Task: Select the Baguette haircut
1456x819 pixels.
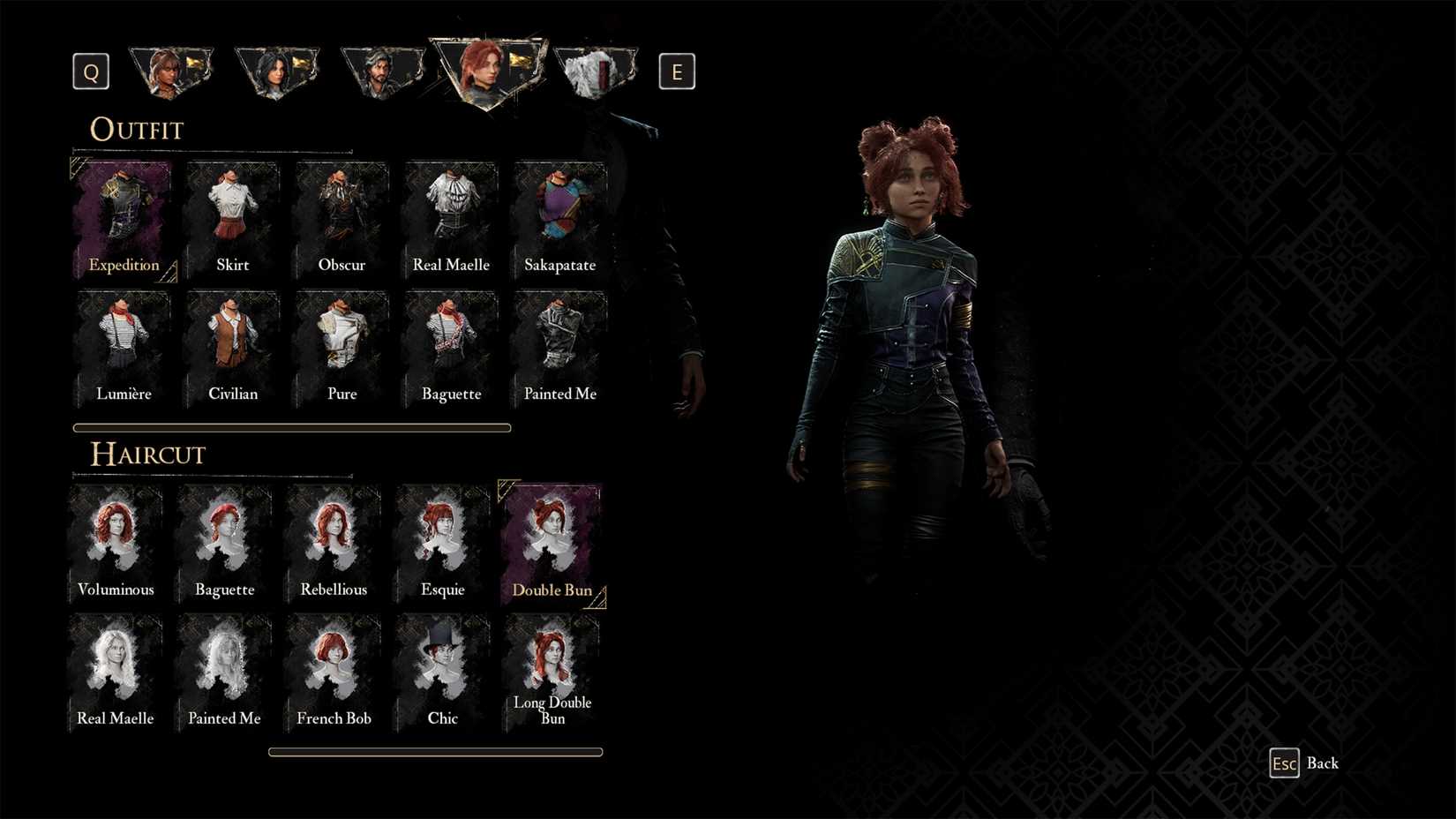Action: (224, 538)
